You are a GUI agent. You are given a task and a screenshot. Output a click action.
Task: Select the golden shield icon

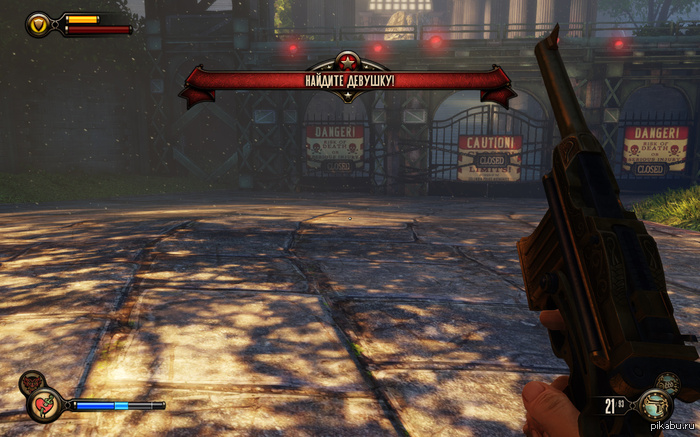click(x=39, y=24)
